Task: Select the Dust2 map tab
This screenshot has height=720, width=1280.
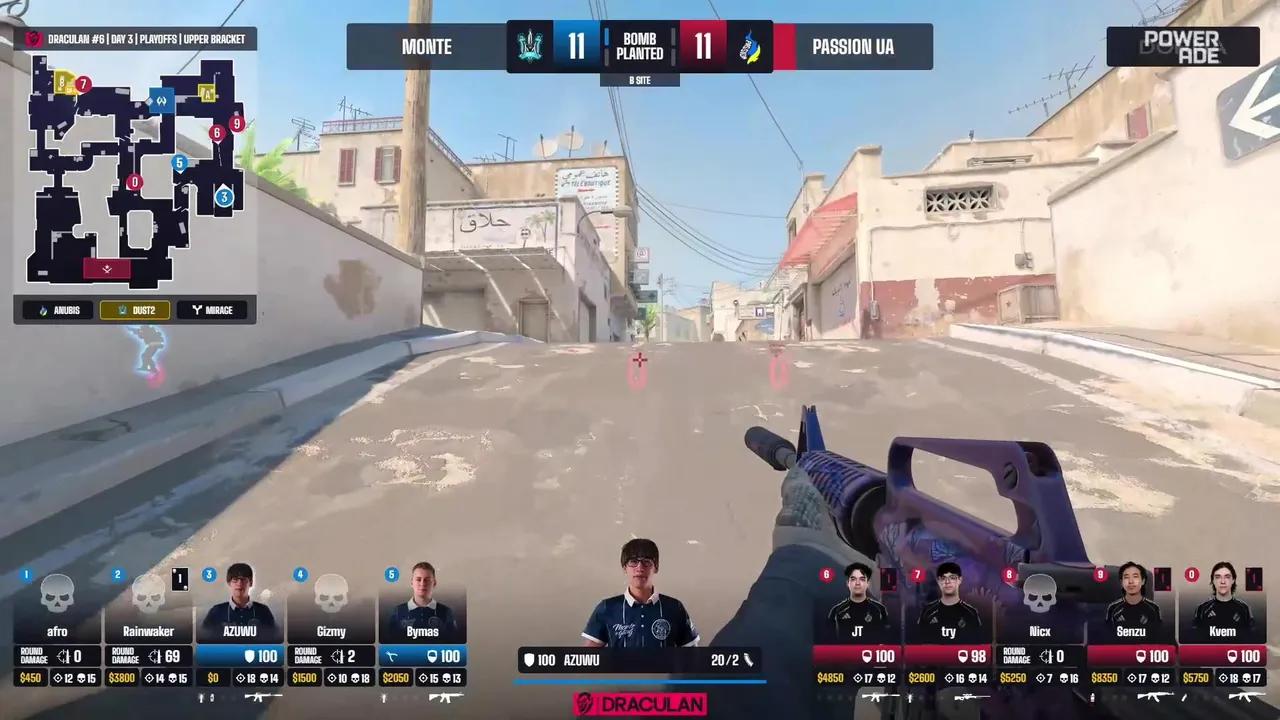Action: tap(137, 310)
